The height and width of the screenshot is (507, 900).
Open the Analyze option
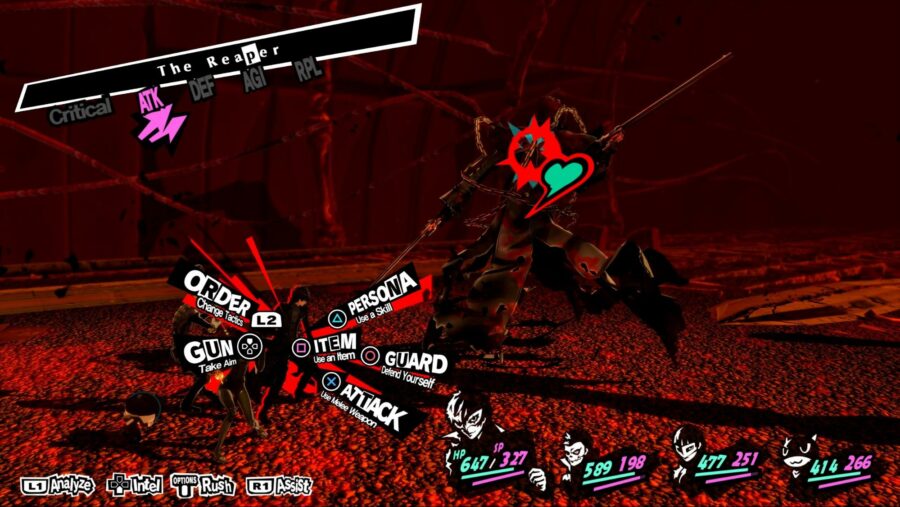[57, 486]
